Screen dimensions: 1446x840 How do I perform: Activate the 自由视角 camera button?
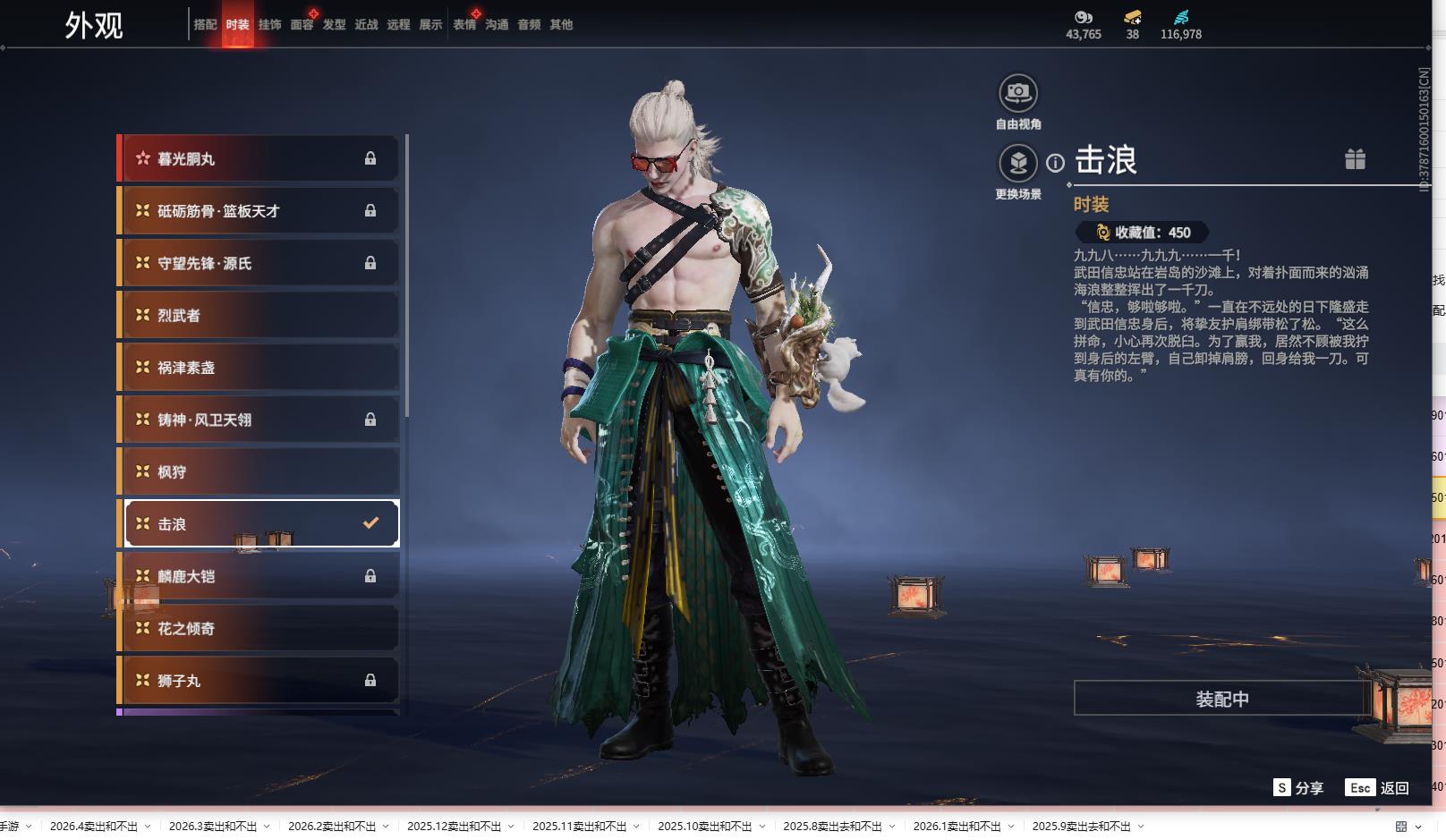click(x=1017, y=93)
